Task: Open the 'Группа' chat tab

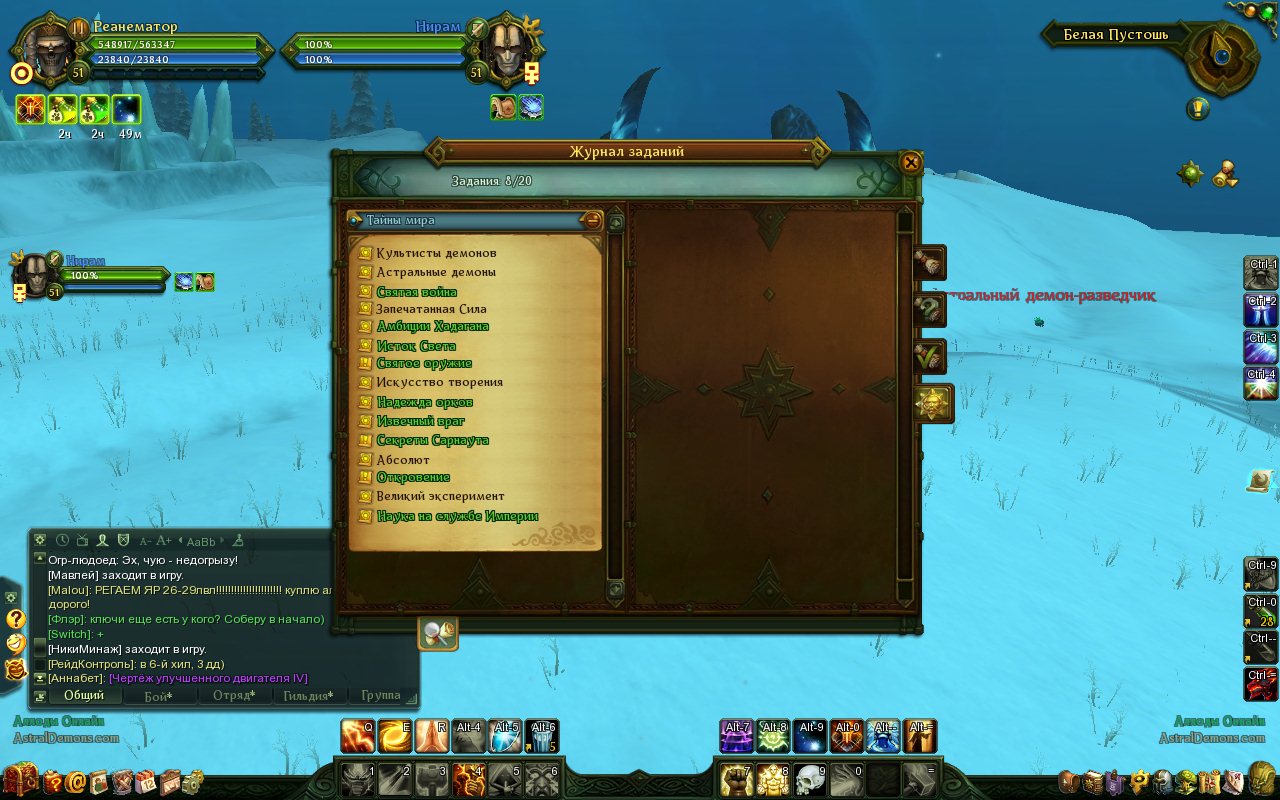Action: point(380,695)
